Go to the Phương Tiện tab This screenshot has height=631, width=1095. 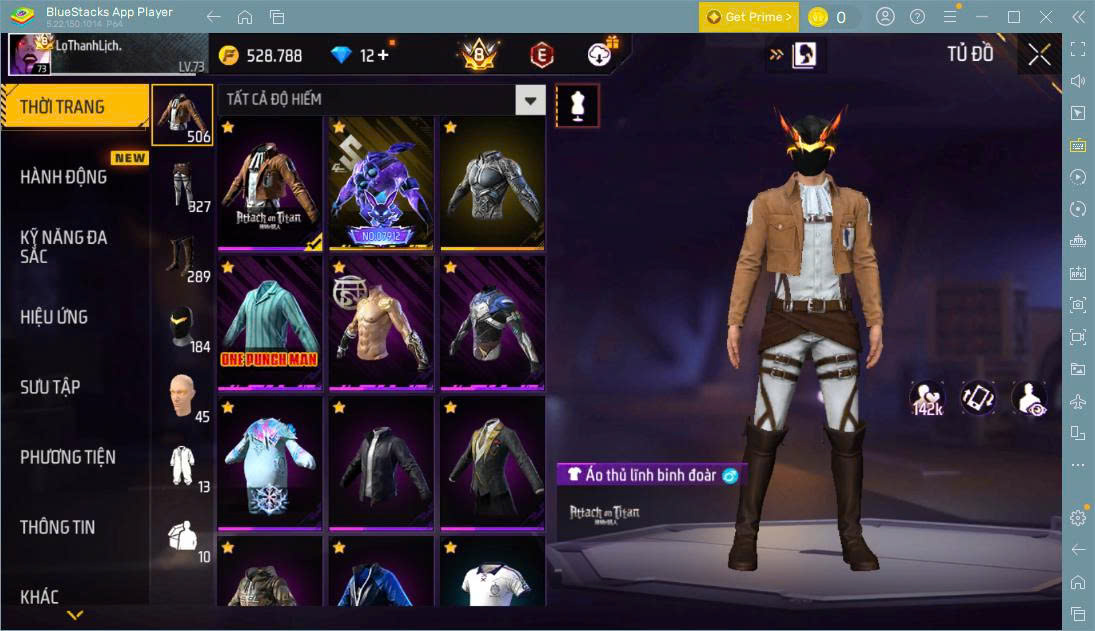(x=68, y=457)
